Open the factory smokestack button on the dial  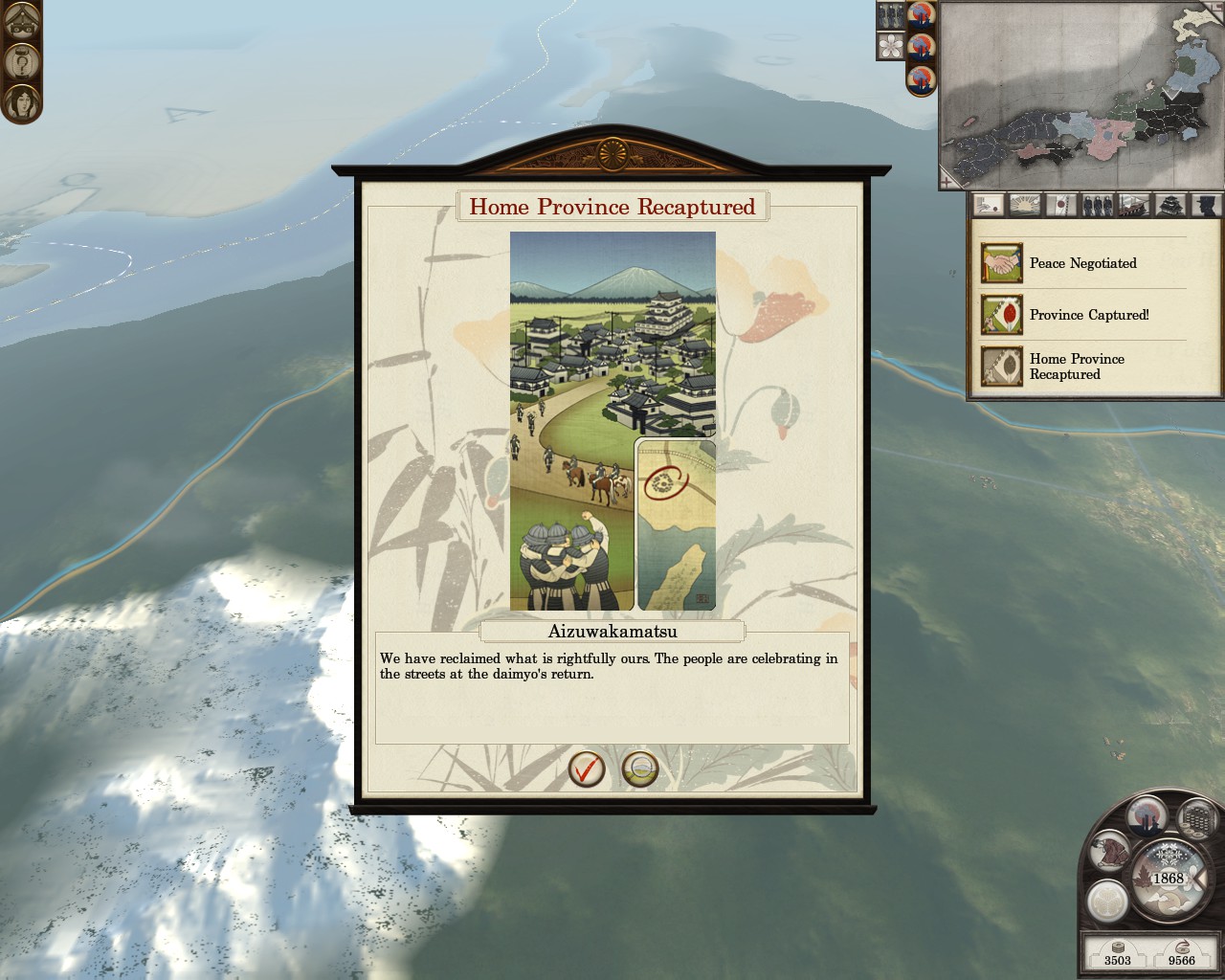point(1147,816)
